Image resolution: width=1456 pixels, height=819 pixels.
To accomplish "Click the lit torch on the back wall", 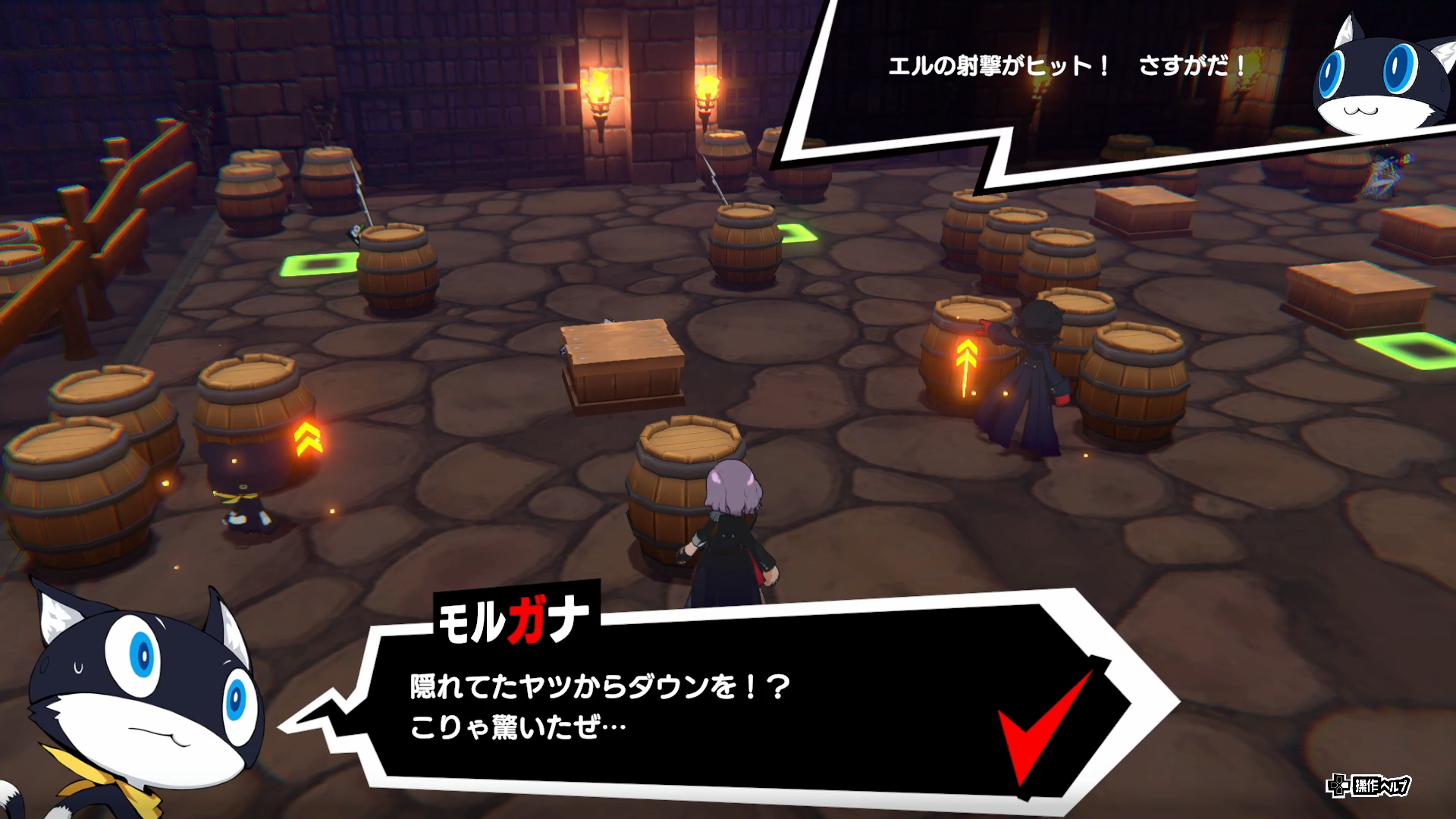I will (x=598, y=87).
